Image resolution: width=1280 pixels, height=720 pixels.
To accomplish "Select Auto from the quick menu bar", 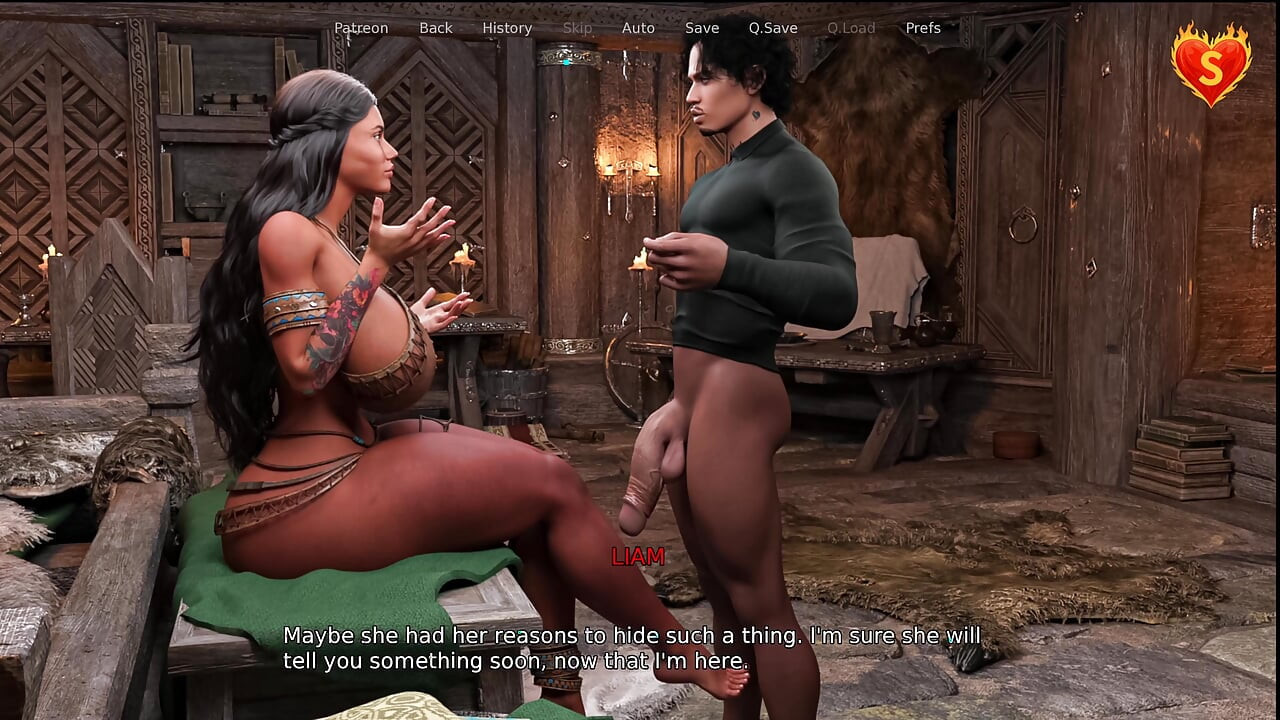I will [x=638, y=27].
